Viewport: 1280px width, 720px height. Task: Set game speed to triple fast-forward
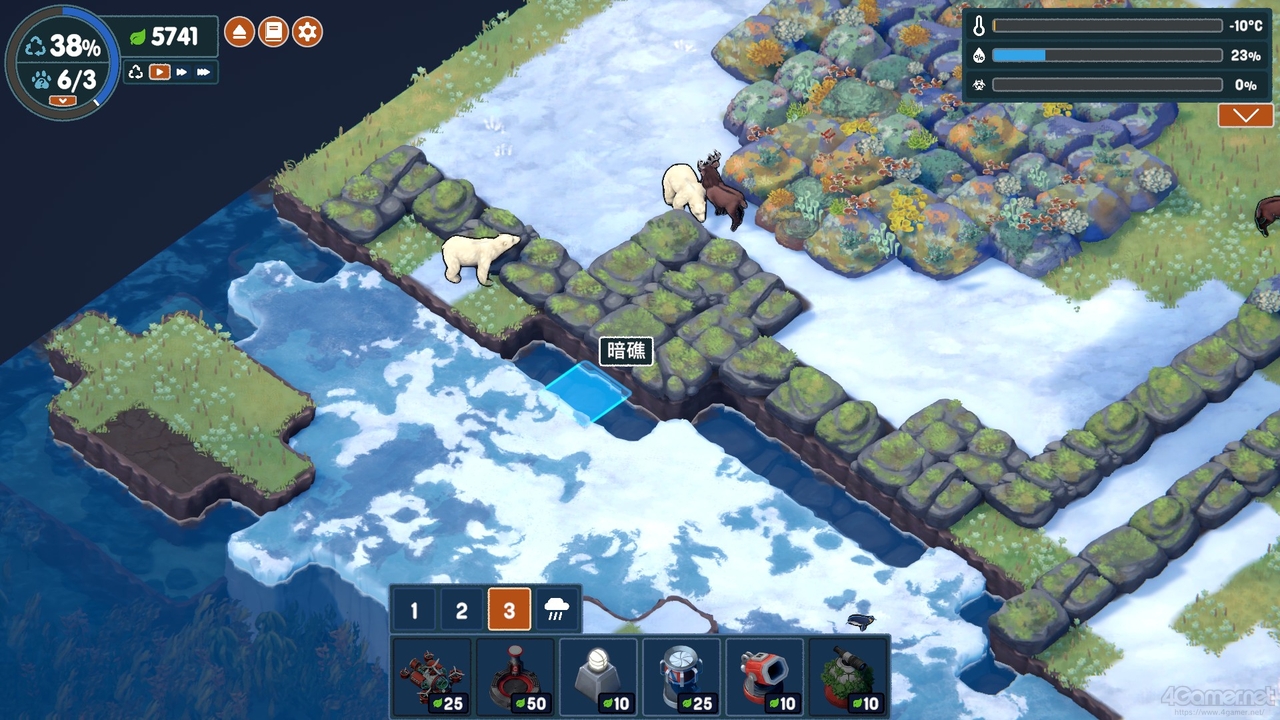[203, 72]
